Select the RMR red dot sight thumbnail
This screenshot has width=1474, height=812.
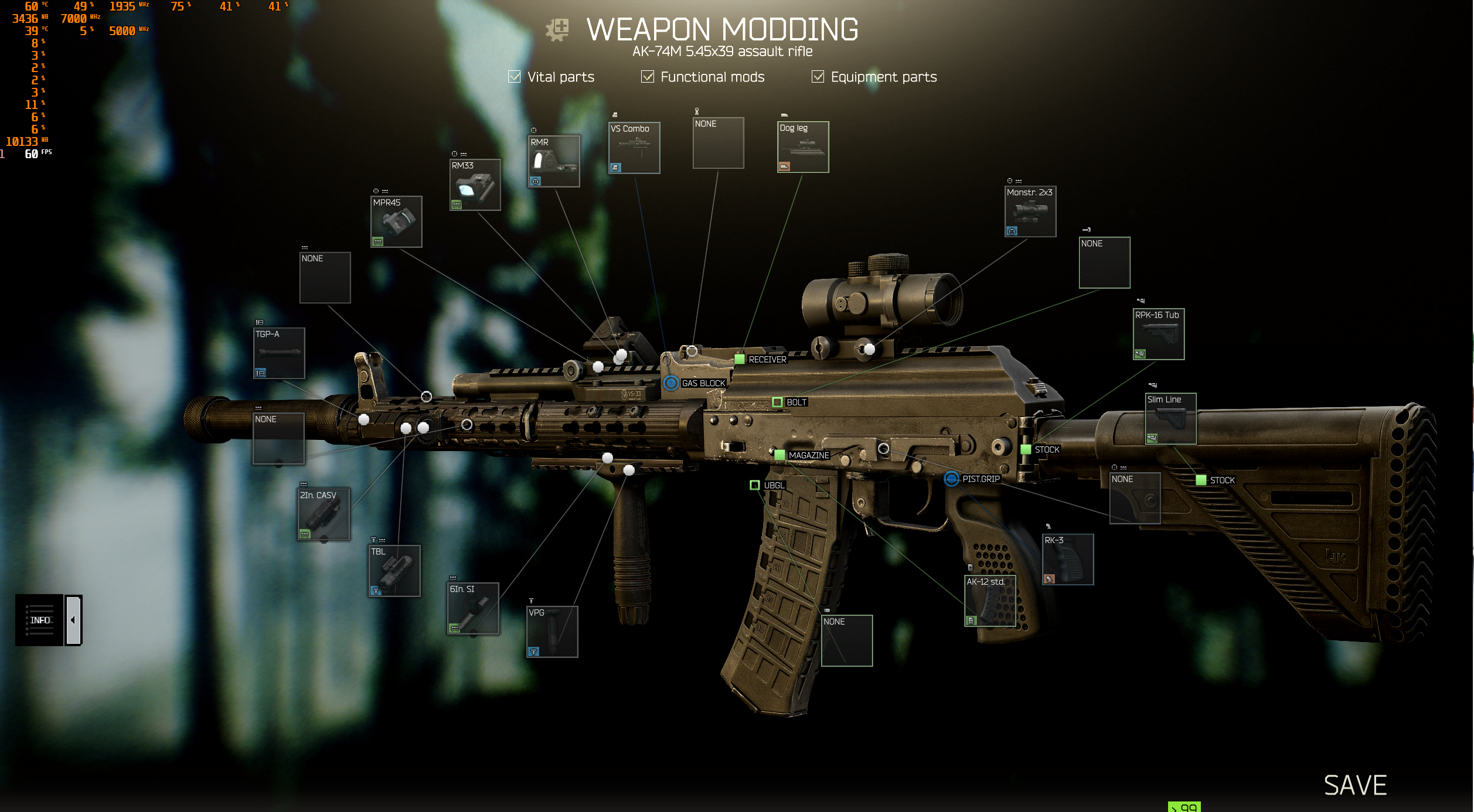click(x=553, y=161)
